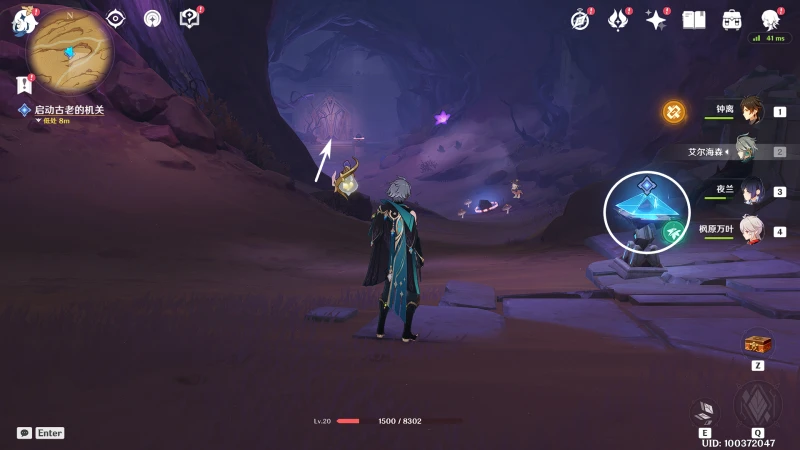Viewport: 800px width, 450px height.
Task: Select the tracked quest 启动古老的机关
Action: (x=68, y=110)
